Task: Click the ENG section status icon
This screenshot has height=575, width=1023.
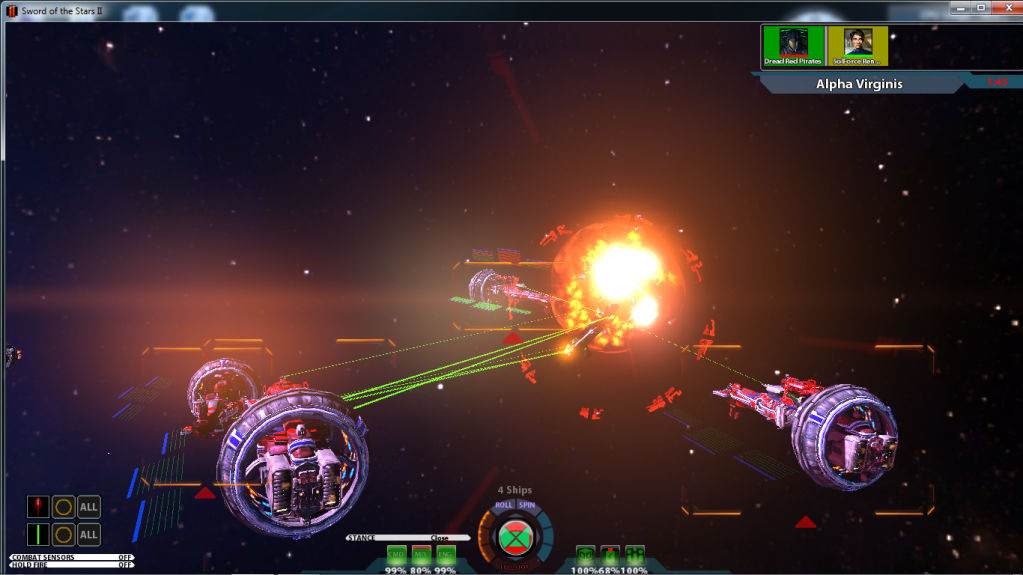Action: (445, 554)
